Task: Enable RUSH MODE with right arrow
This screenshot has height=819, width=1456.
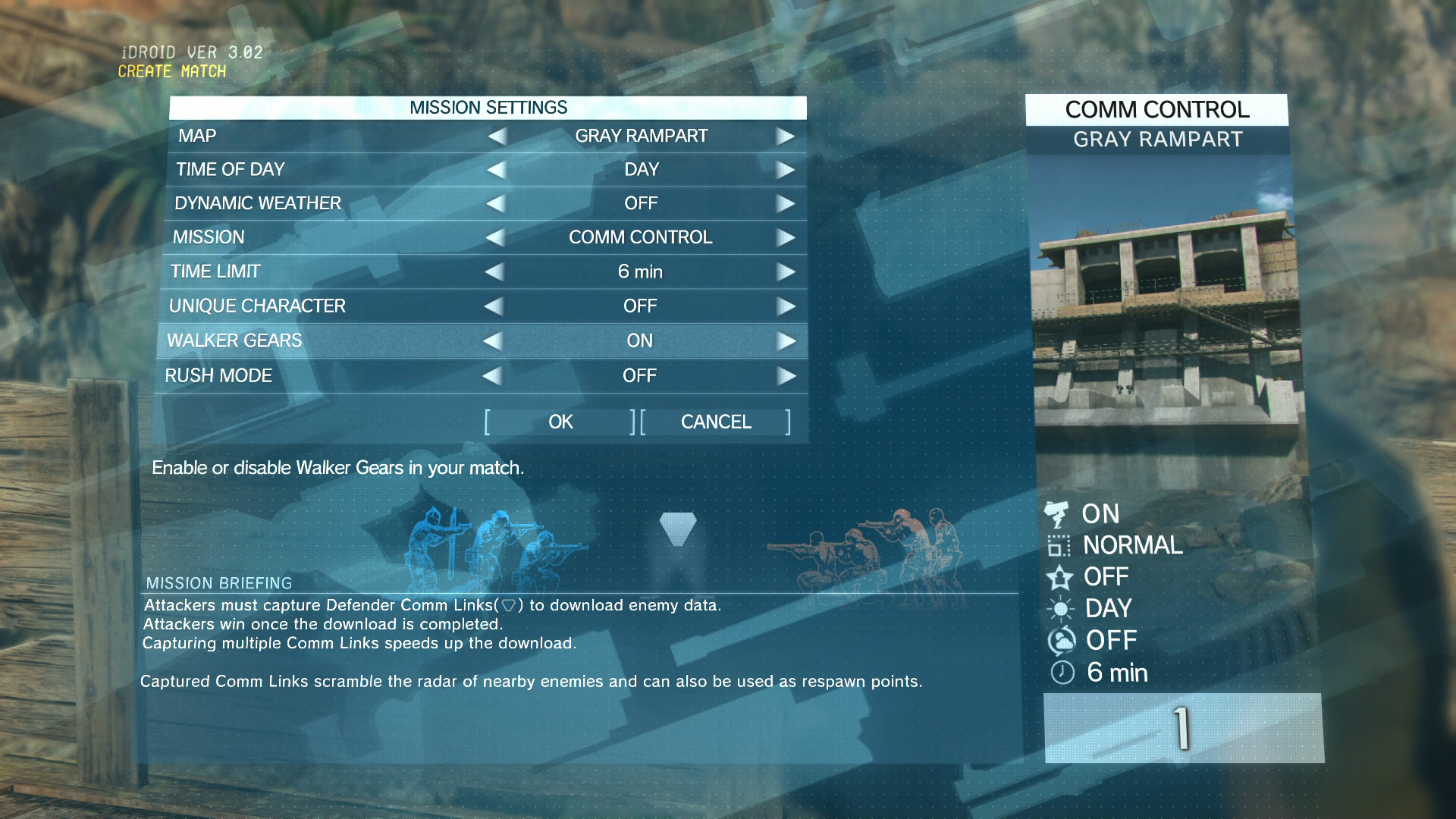Action: [x=786, y=376]
